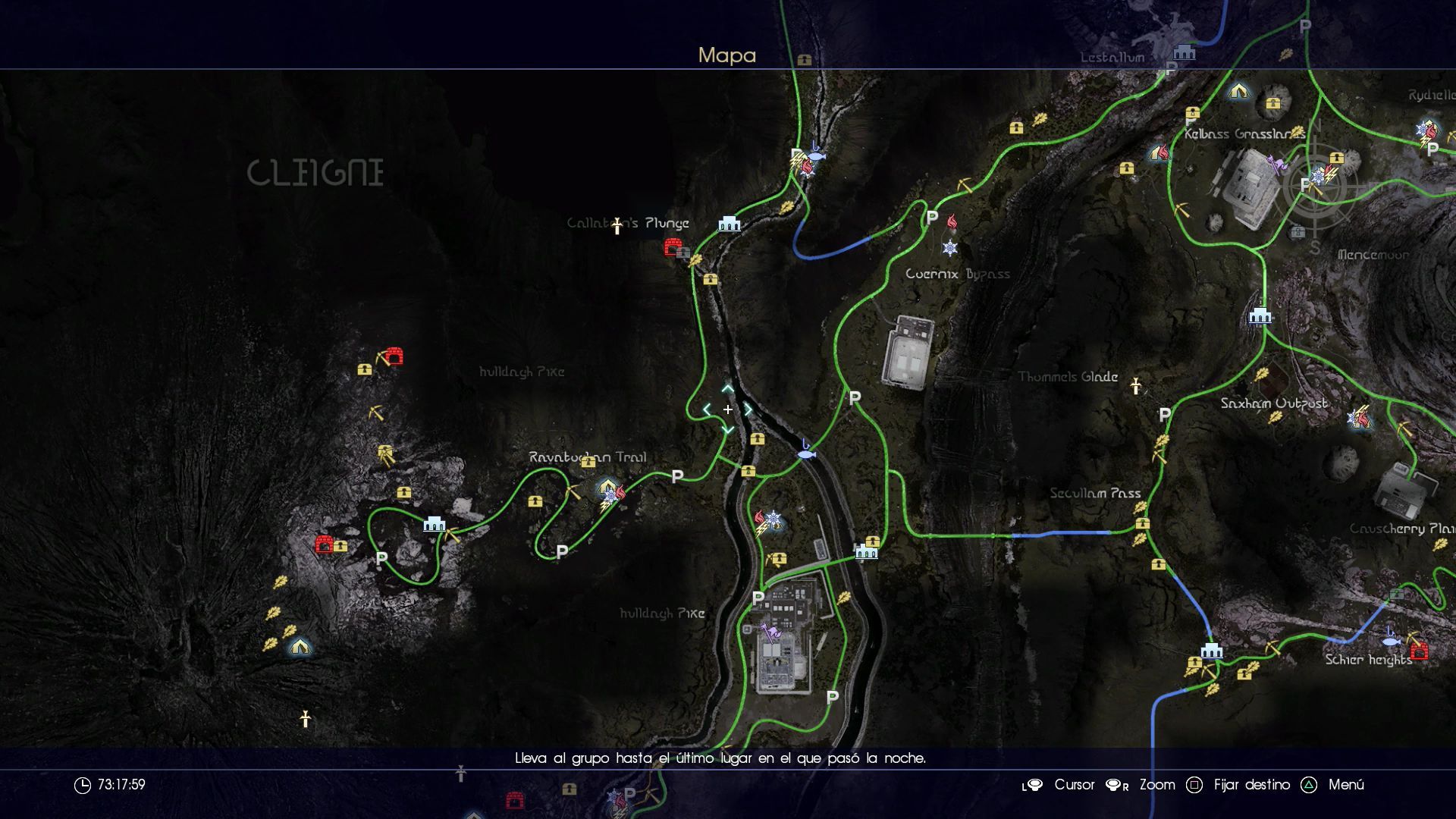This screenshot has height=819, width=1456.
Task: Choose the fishing spot below the map cursor
Action: [x=806, y=453]
